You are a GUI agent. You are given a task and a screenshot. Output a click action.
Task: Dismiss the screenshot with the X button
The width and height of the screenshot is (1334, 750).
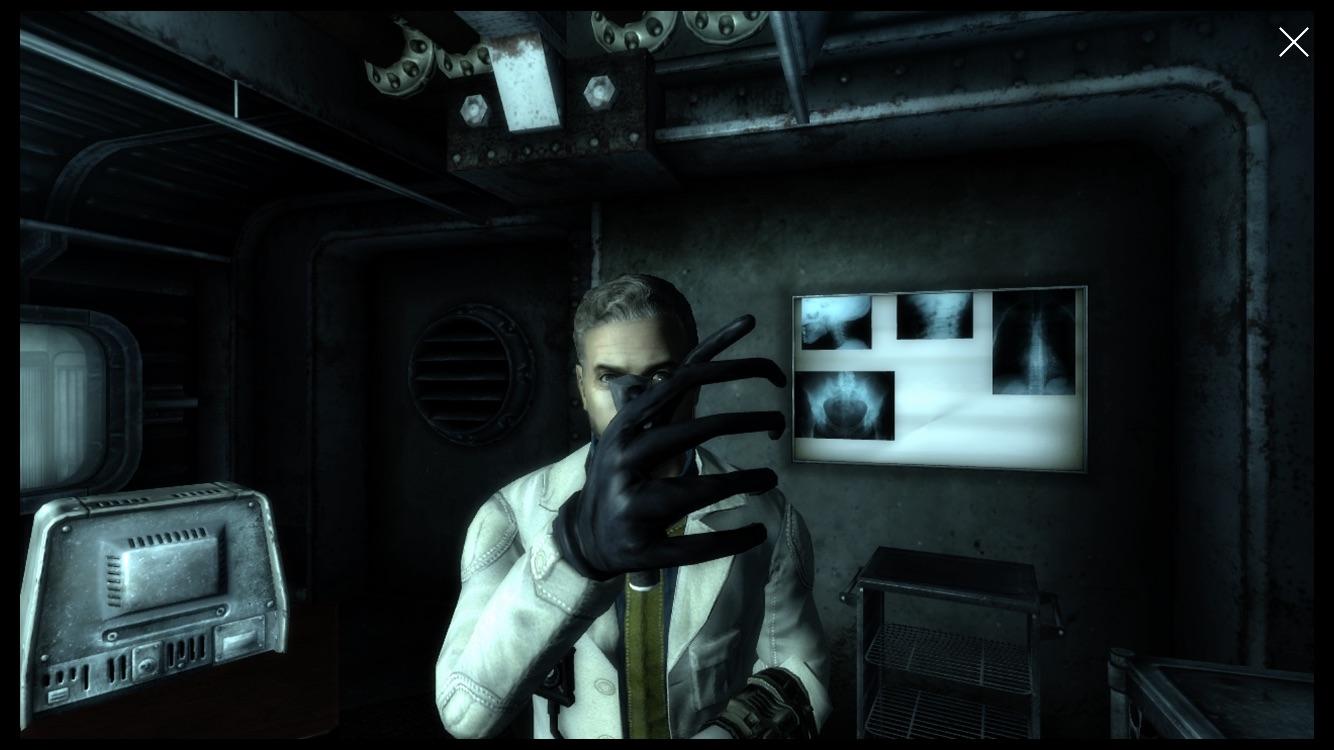1293,42
